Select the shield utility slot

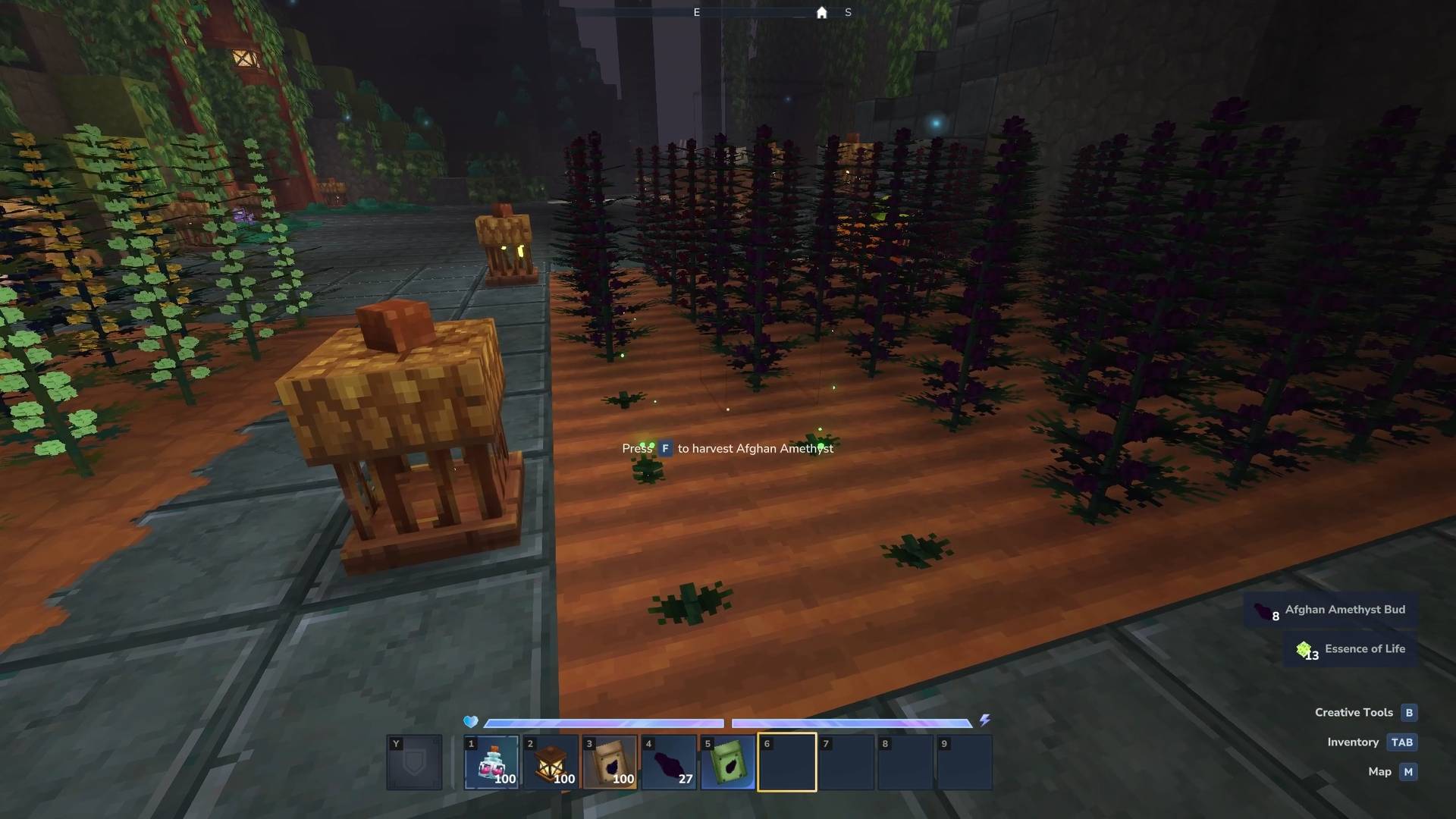click(x=414, y=762)
